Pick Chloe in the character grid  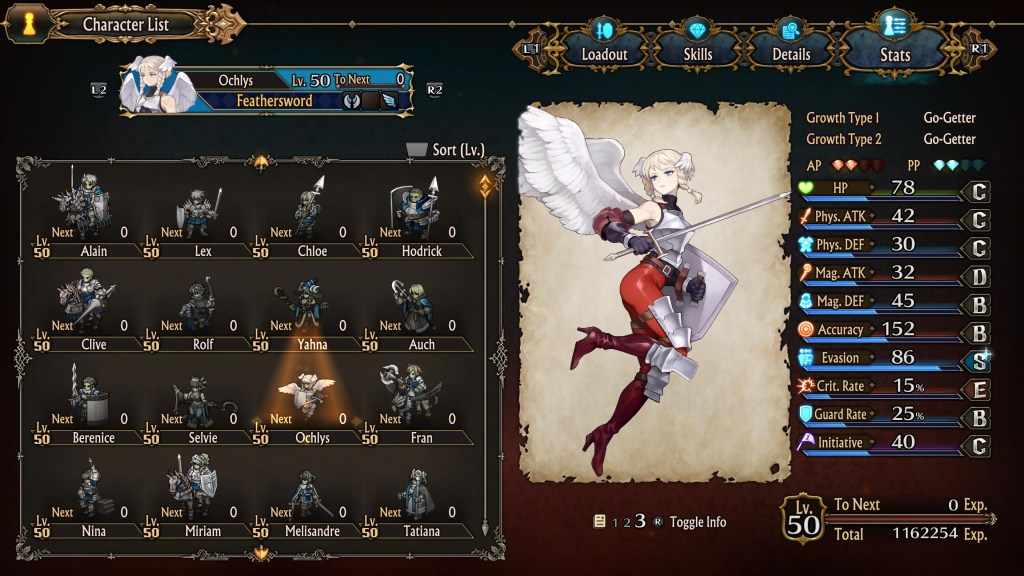click(x=311, y=216)
